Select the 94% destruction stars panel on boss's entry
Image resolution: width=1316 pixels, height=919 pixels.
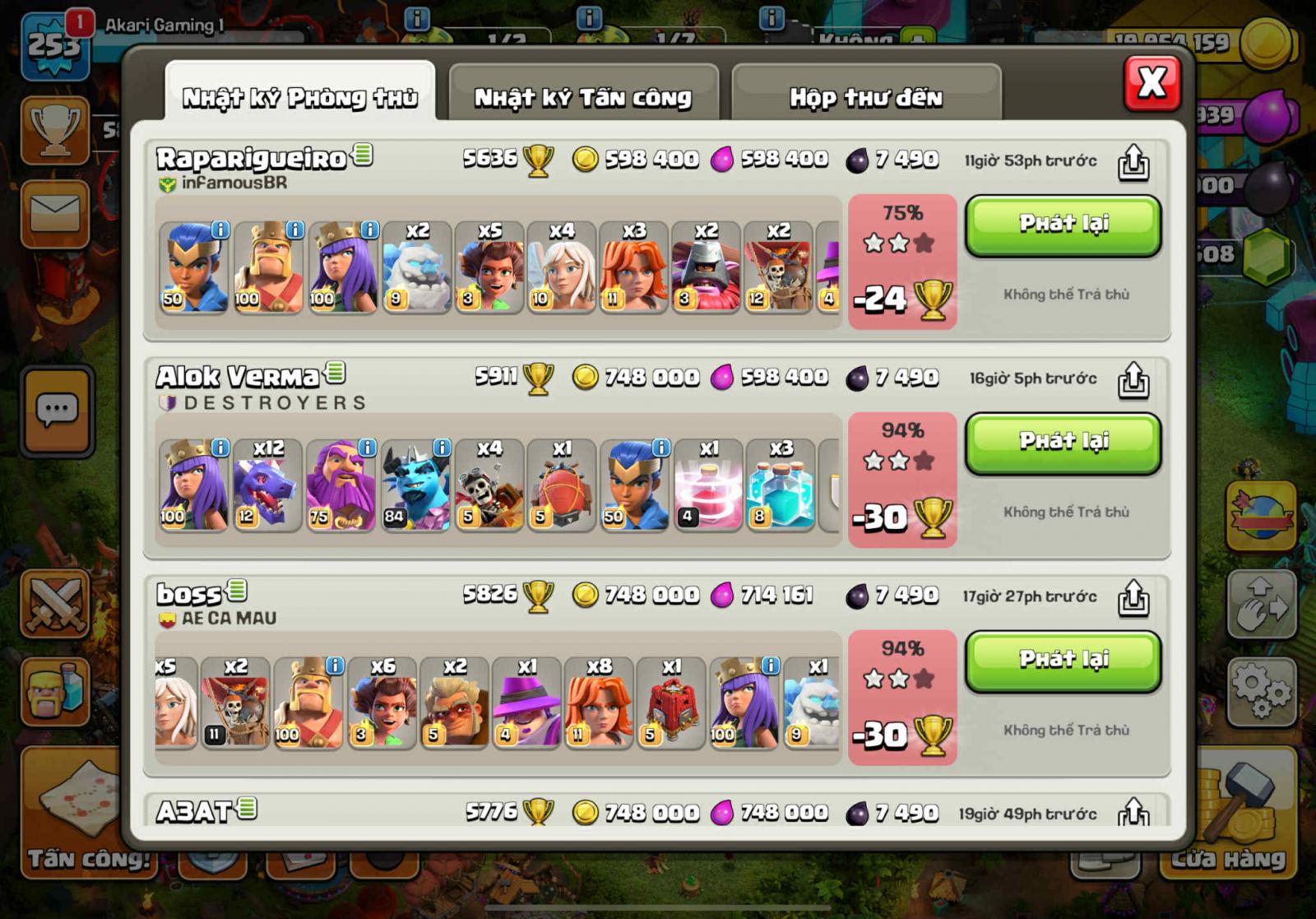[x=902, y=695]
